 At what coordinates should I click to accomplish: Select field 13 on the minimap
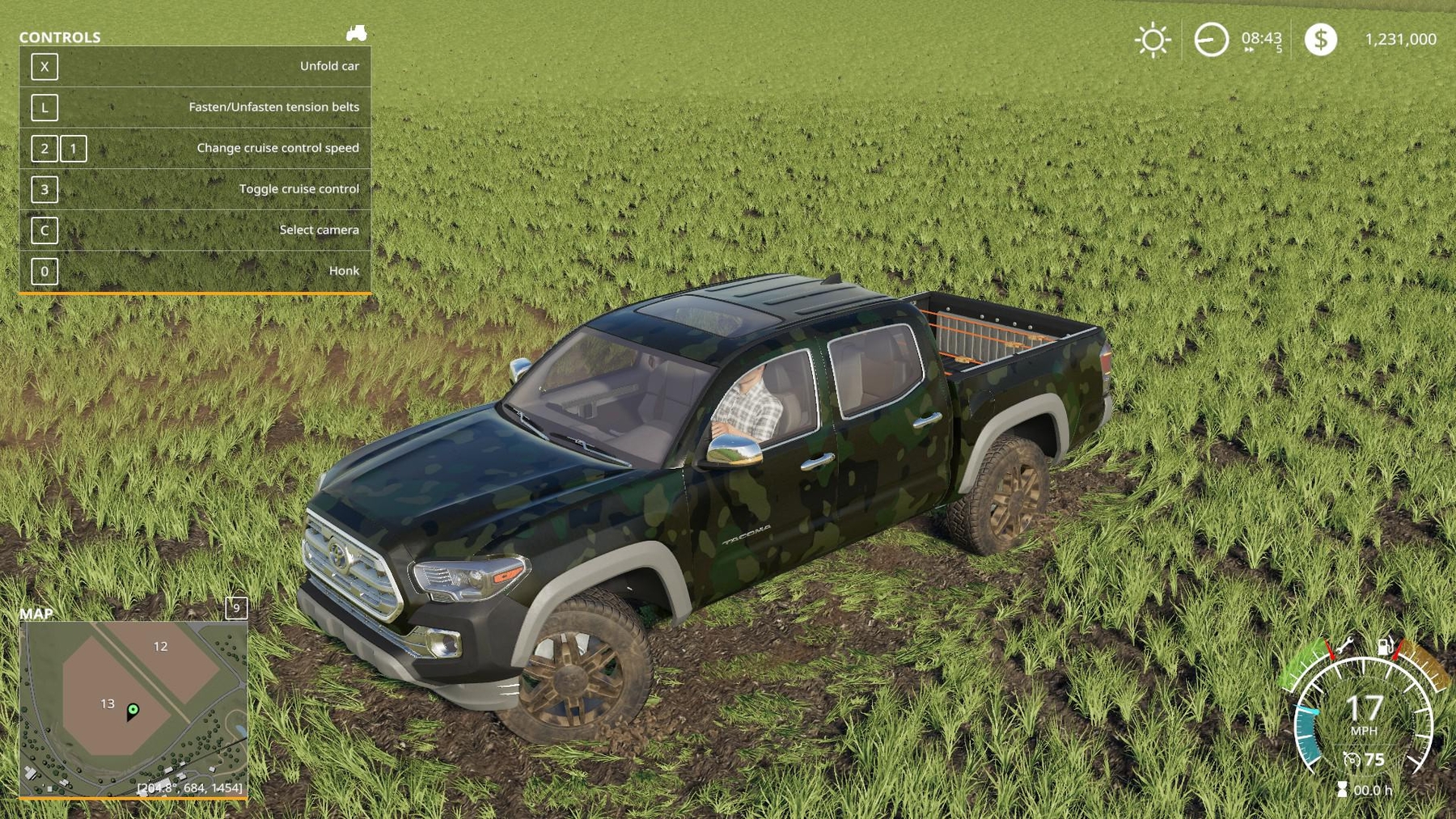pos(108,704)
